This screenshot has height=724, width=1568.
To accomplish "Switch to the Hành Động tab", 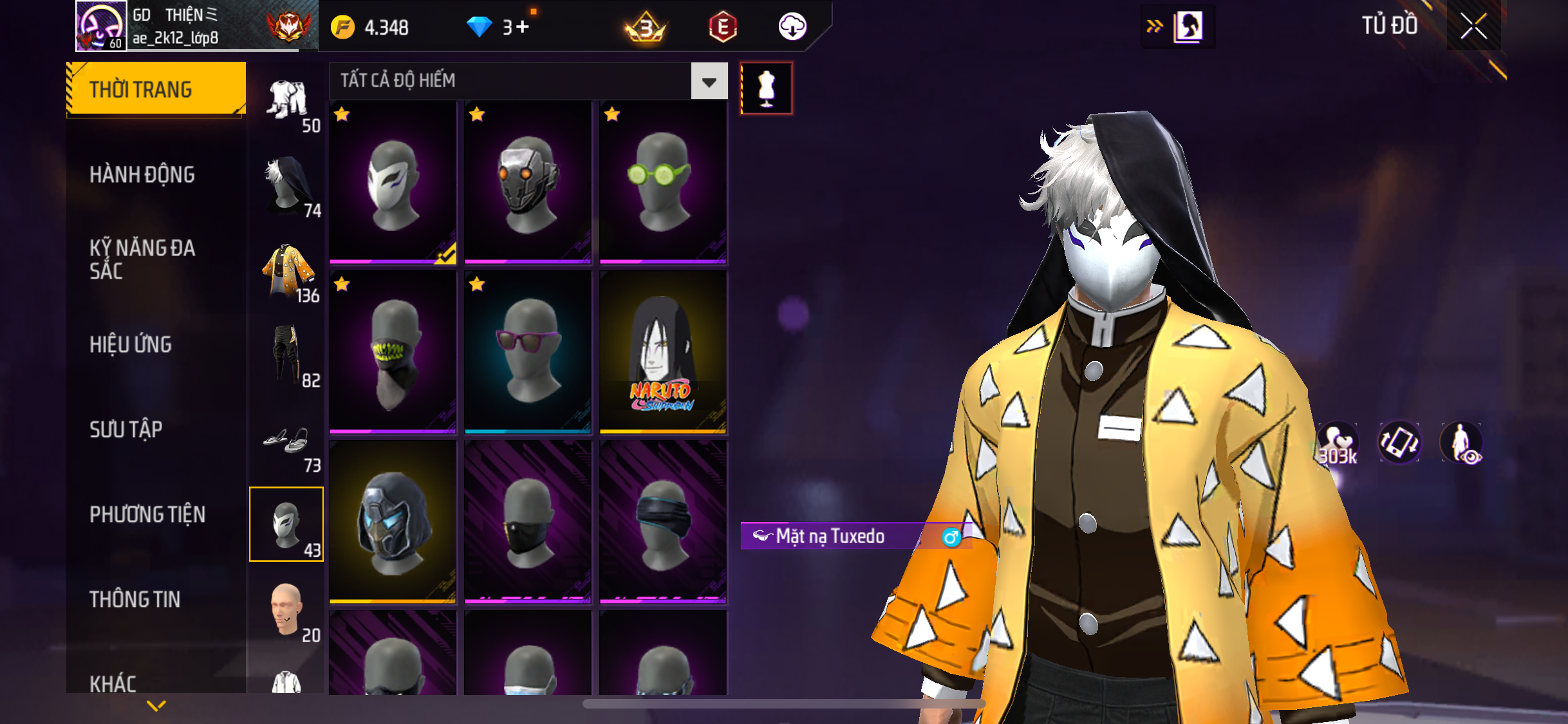I will click(142, 174).
